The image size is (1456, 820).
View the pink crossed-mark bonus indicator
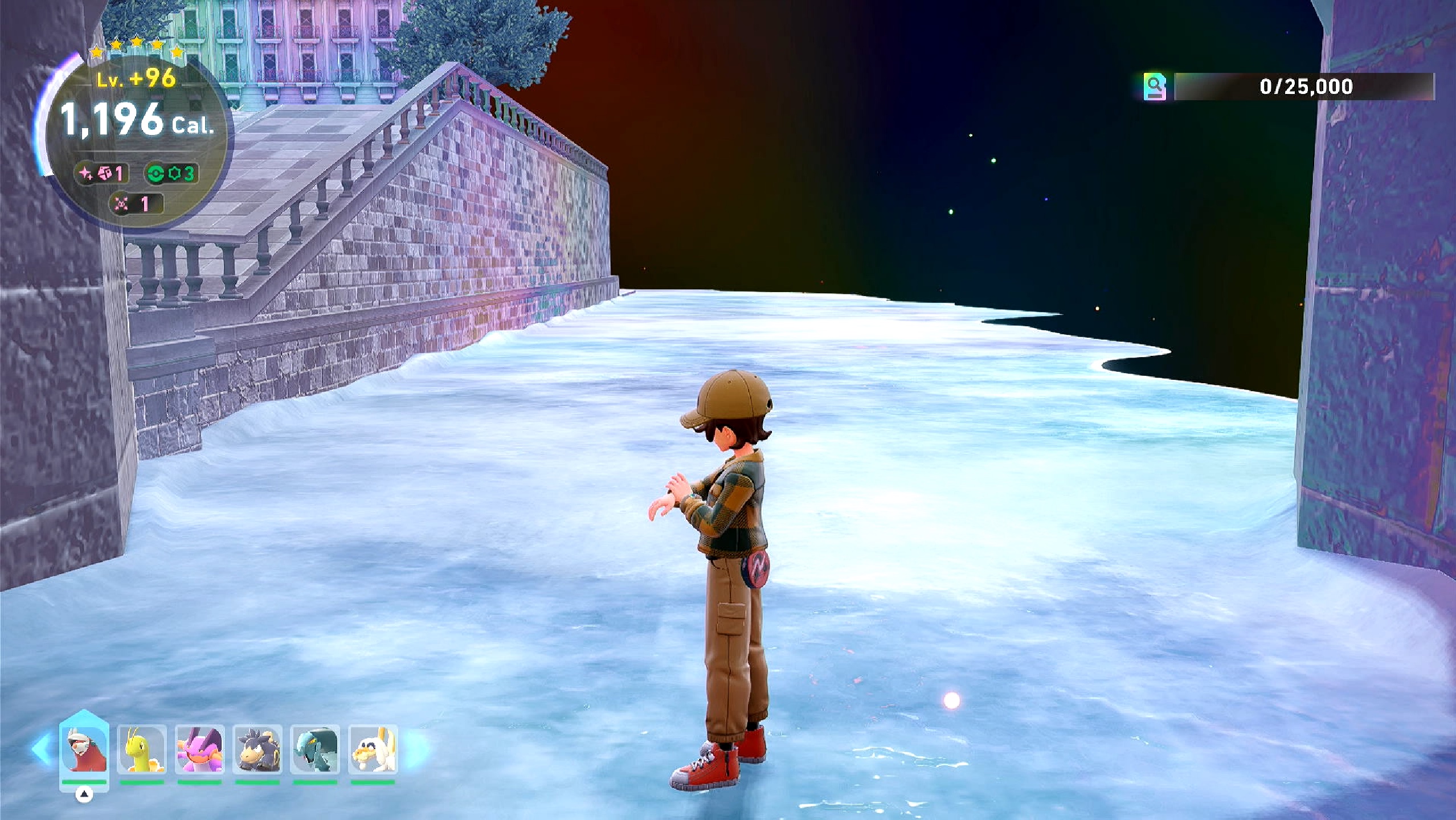pyautogui.click(x=136, y=204)
